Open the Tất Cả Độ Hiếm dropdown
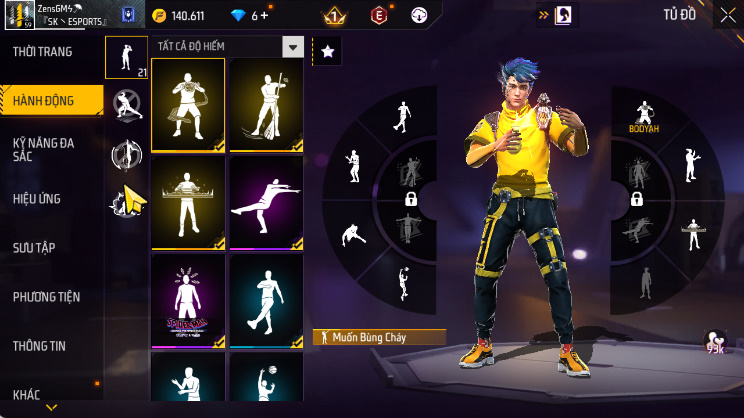The width and height of the screenshot is (744, 418). click(x=292, y=47)
